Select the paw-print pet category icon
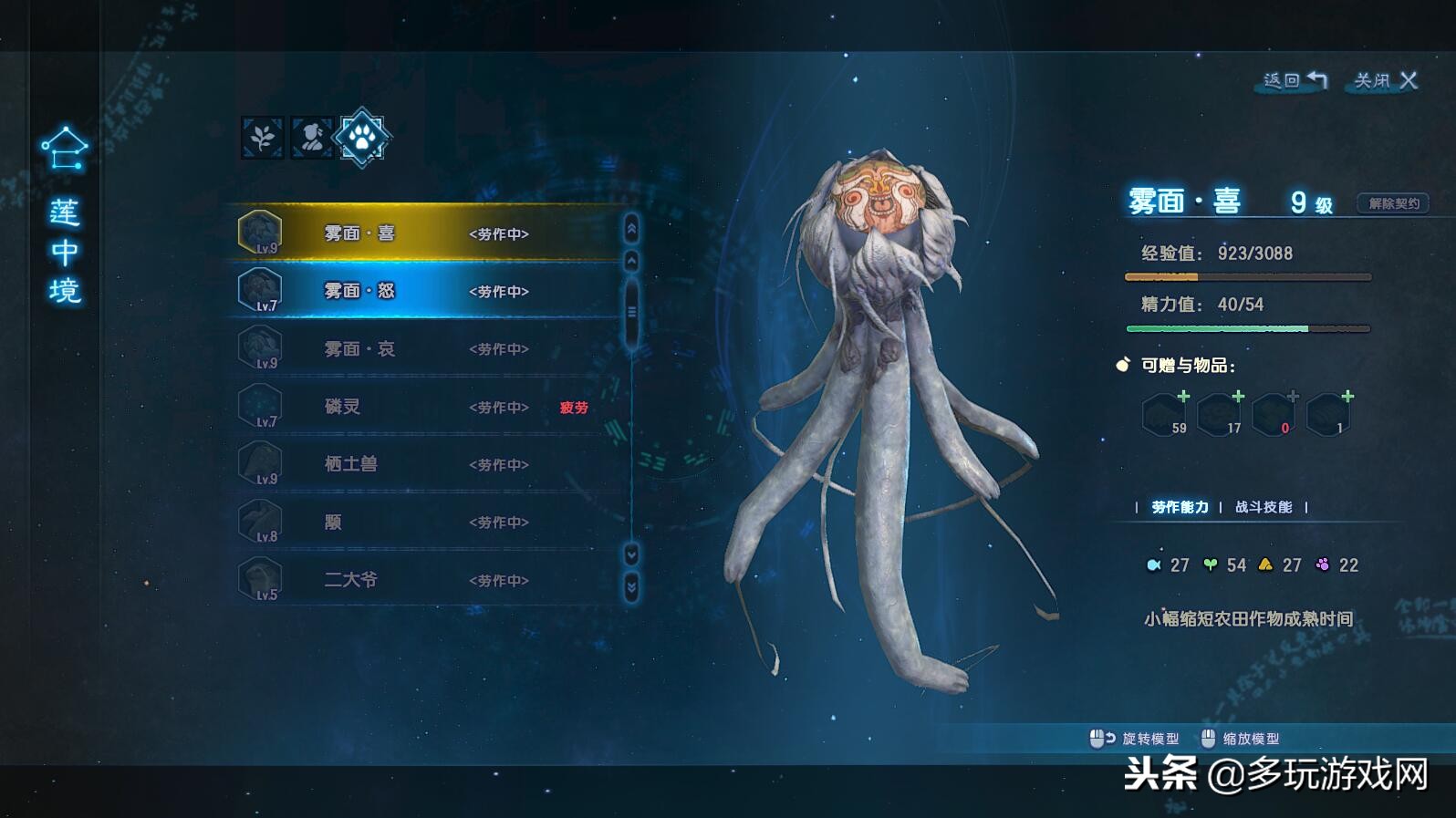Screen dimensions: 1456x818 pos(360,138)
